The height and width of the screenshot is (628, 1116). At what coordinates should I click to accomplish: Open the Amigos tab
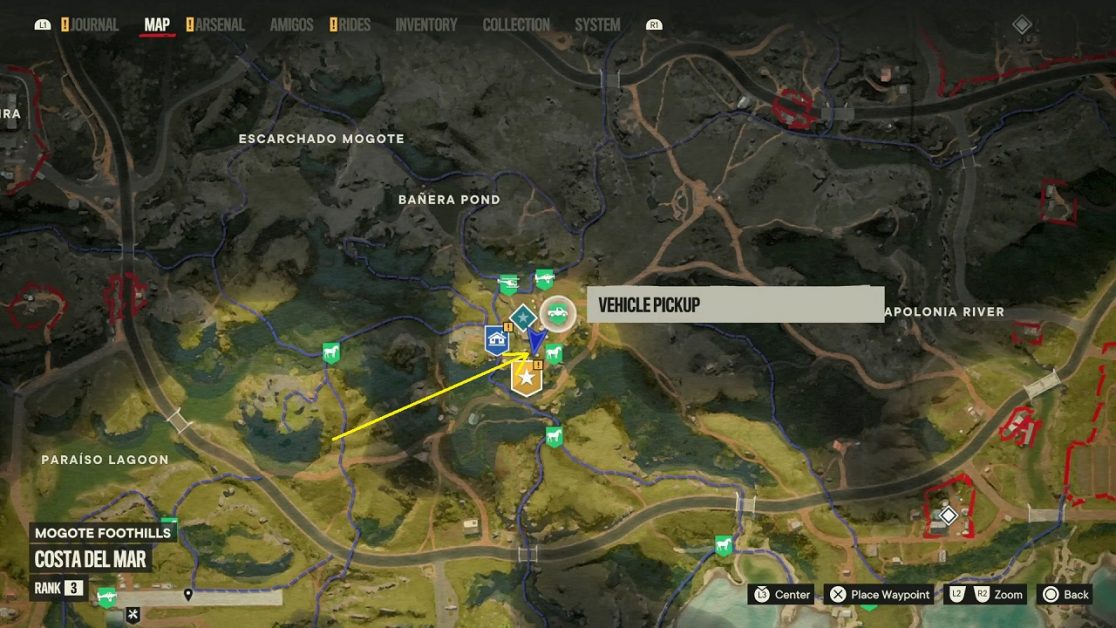click(291, 25)
